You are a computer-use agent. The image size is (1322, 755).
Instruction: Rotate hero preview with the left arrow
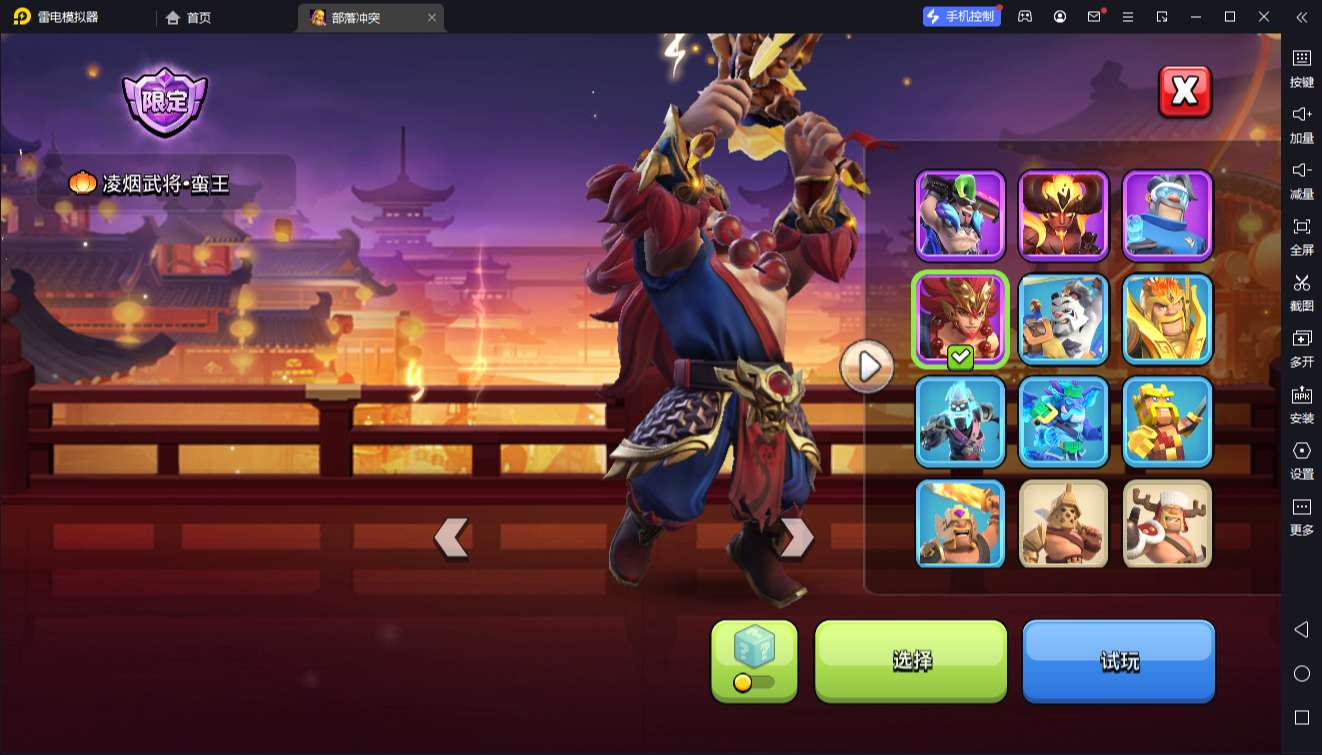[x=452, y=538]
